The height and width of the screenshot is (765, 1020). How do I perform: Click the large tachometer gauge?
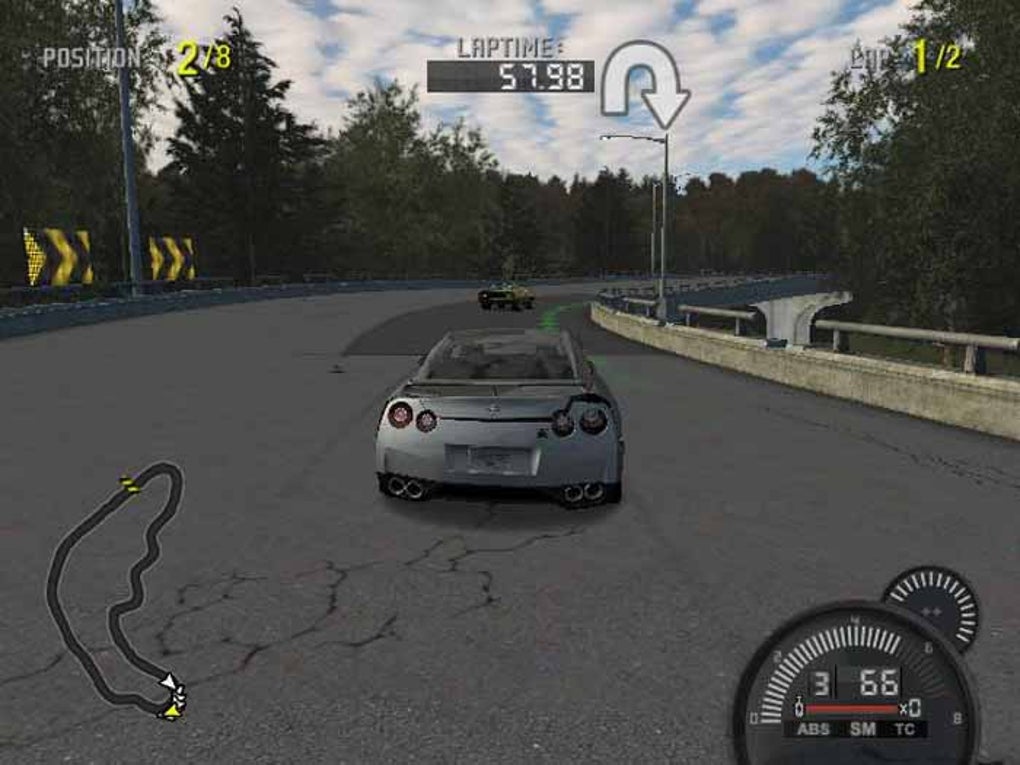coord(855,685)
